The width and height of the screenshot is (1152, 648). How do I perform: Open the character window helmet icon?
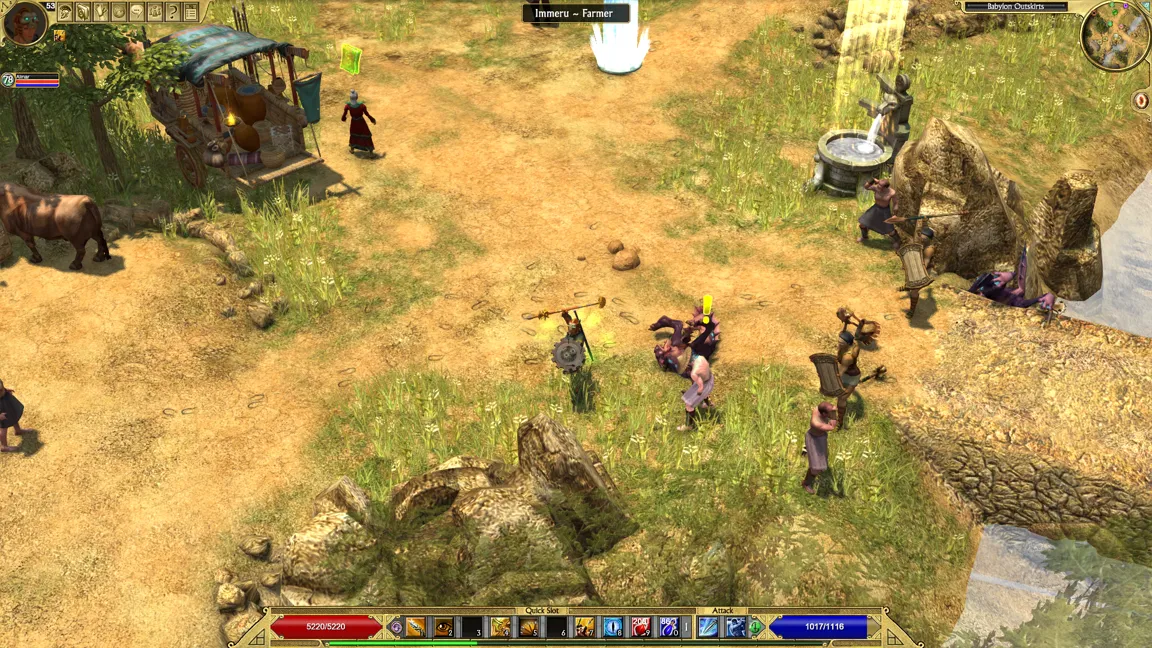pyautogui.click(x=65, y=12)
